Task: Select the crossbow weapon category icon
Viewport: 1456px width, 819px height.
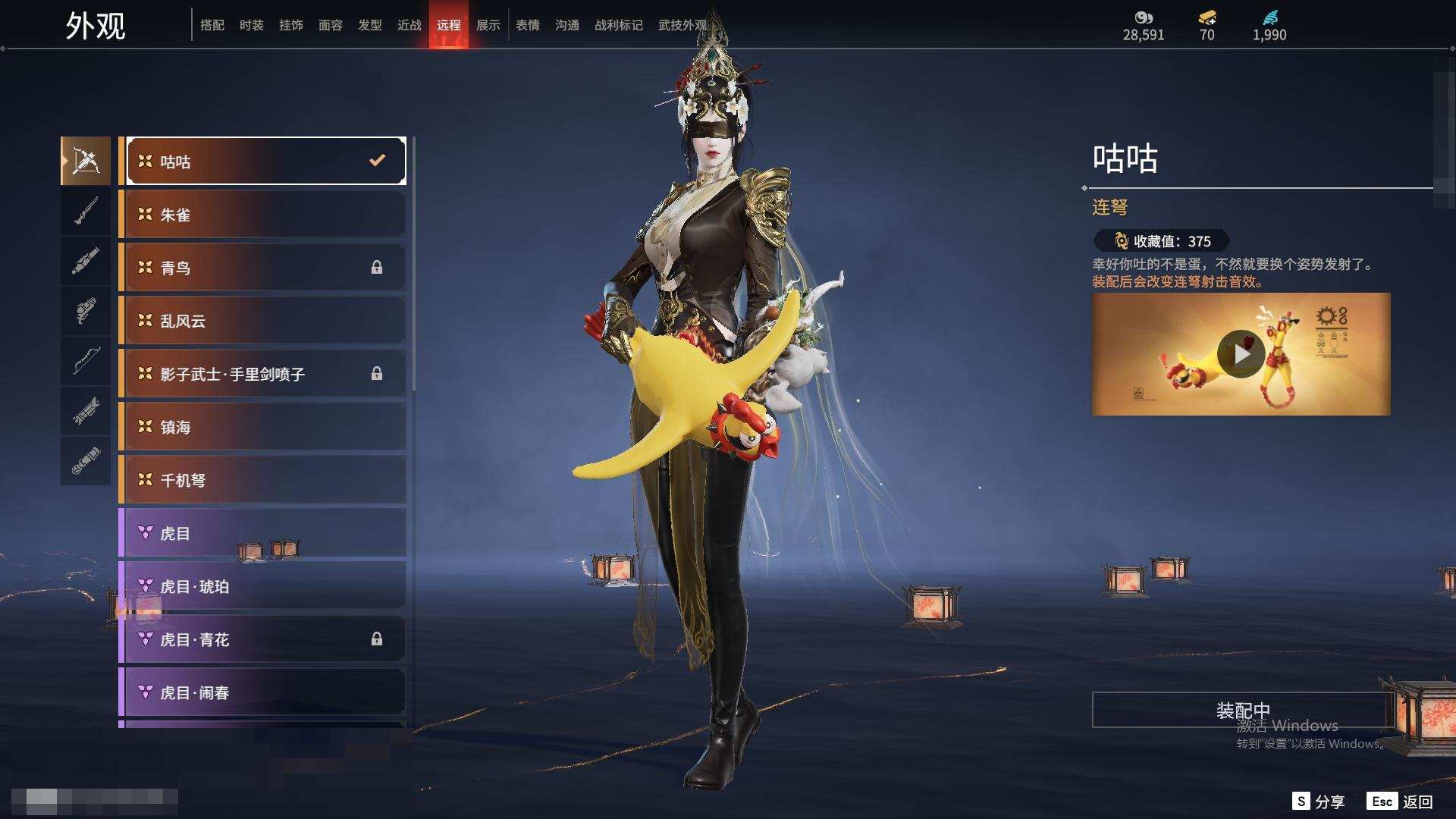Action: (86, 161)
